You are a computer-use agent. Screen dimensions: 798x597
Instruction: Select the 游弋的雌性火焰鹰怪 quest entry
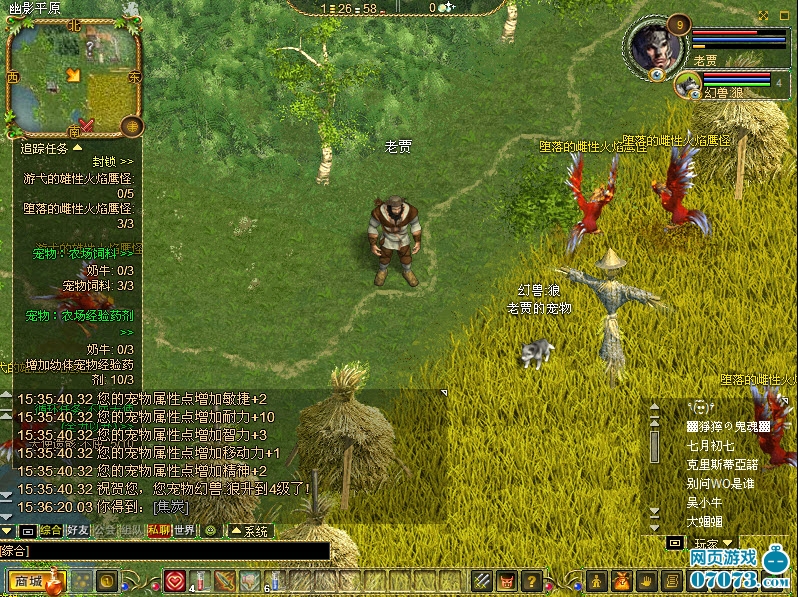(x=78, y=178)
